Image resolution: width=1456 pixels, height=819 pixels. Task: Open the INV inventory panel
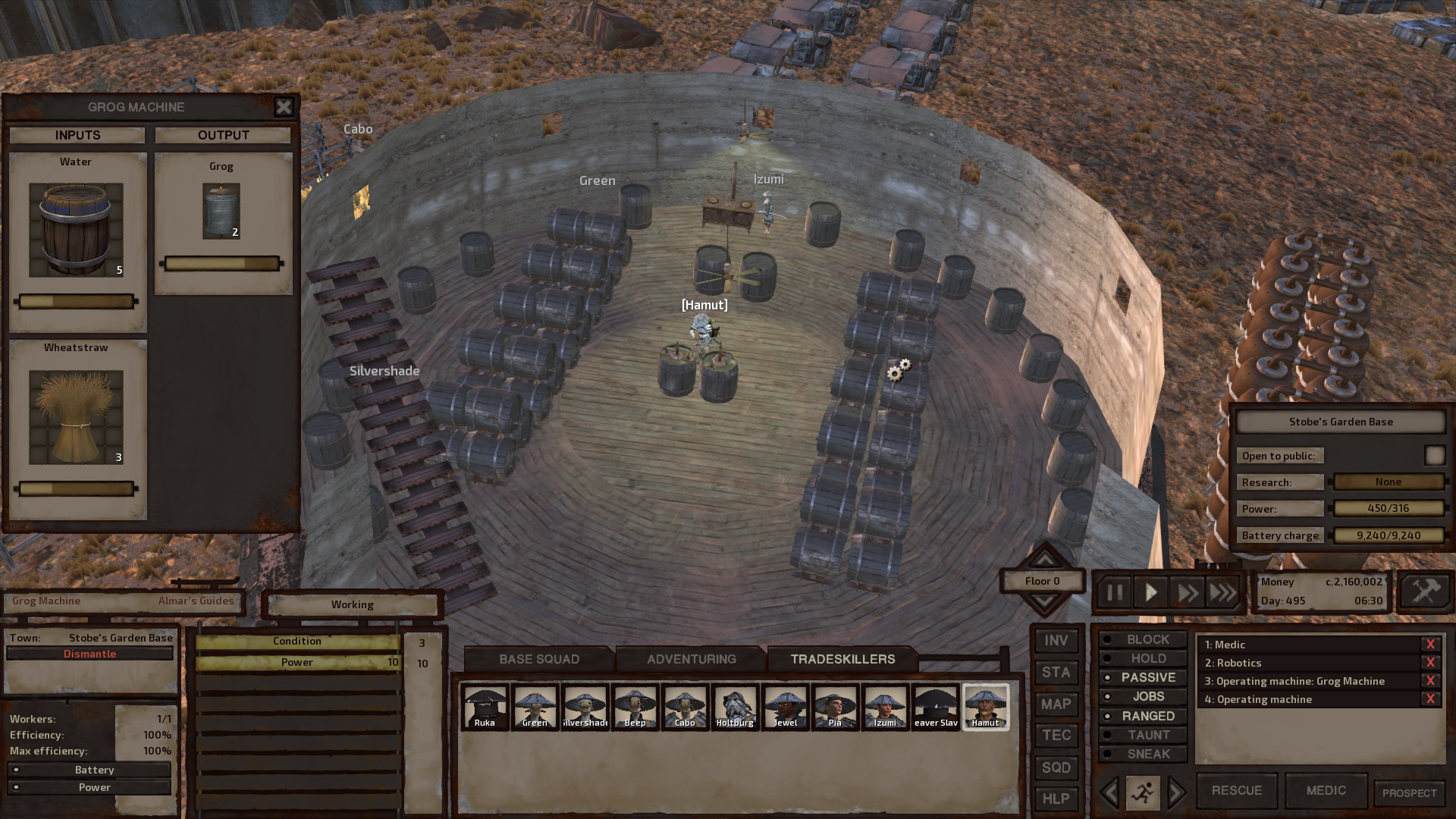pos(1056,641)
